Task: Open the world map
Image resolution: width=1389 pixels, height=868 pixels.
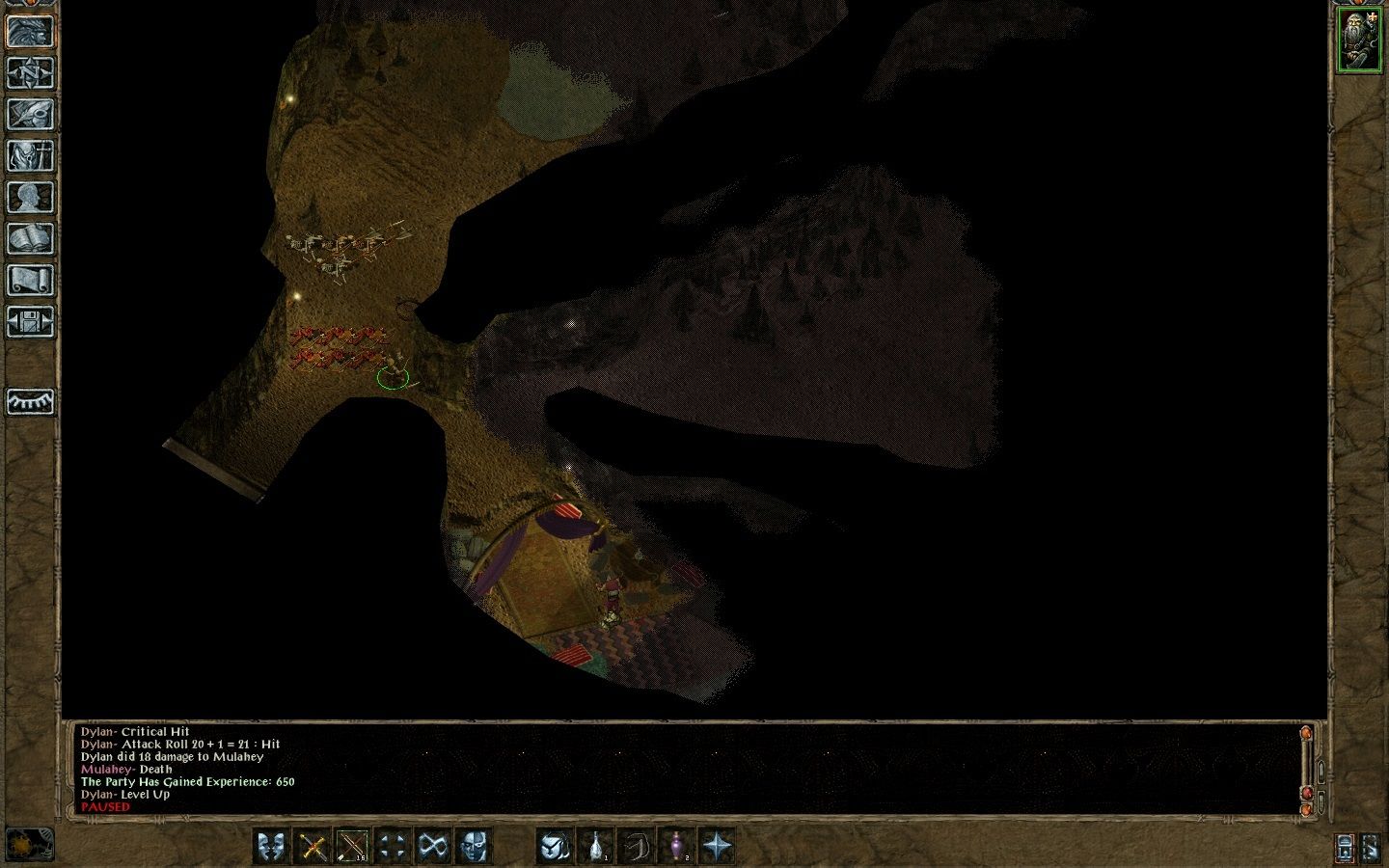Action: (x=30, y=74)
